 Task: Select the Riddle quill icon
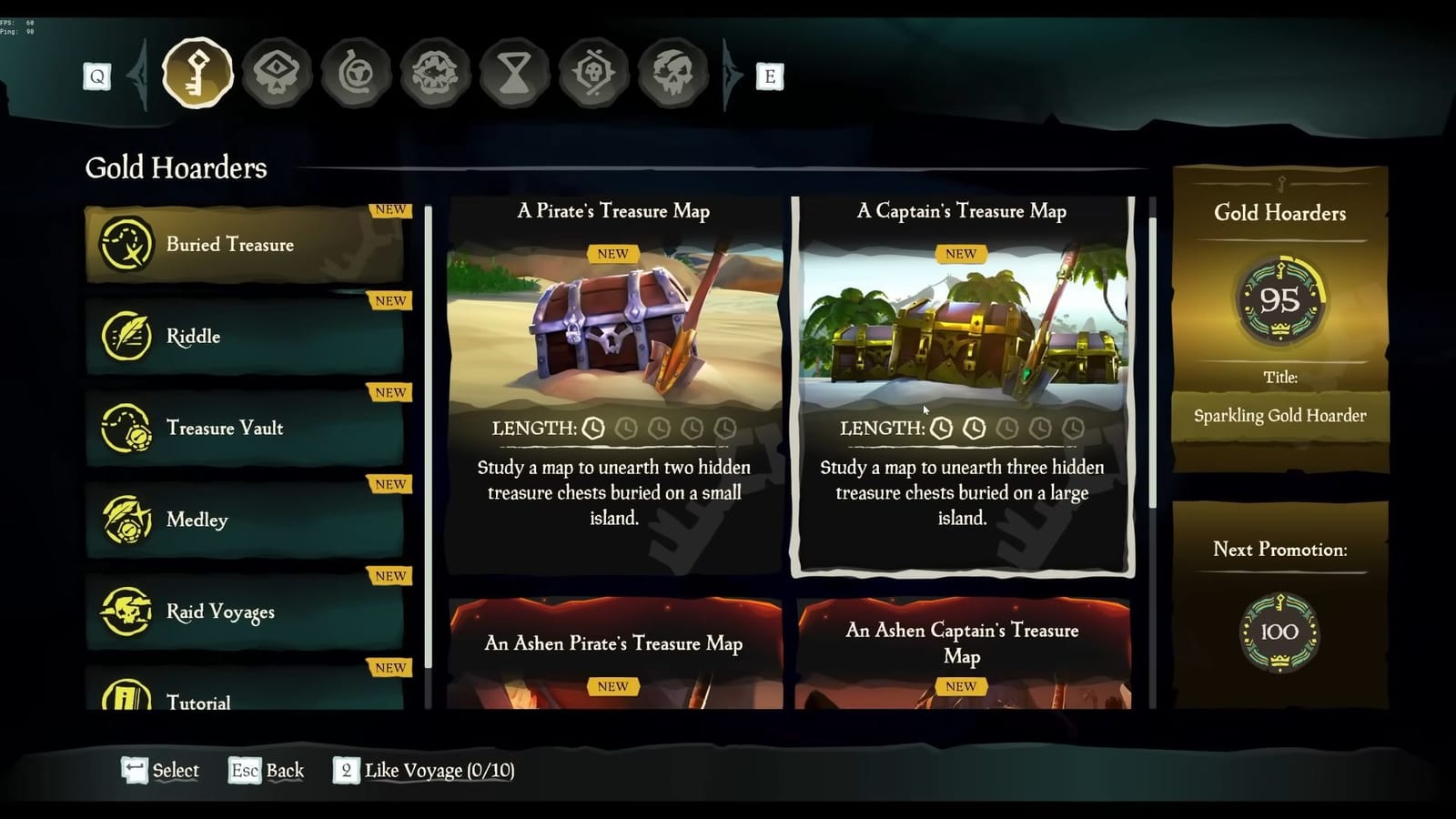tap(127, 336)
